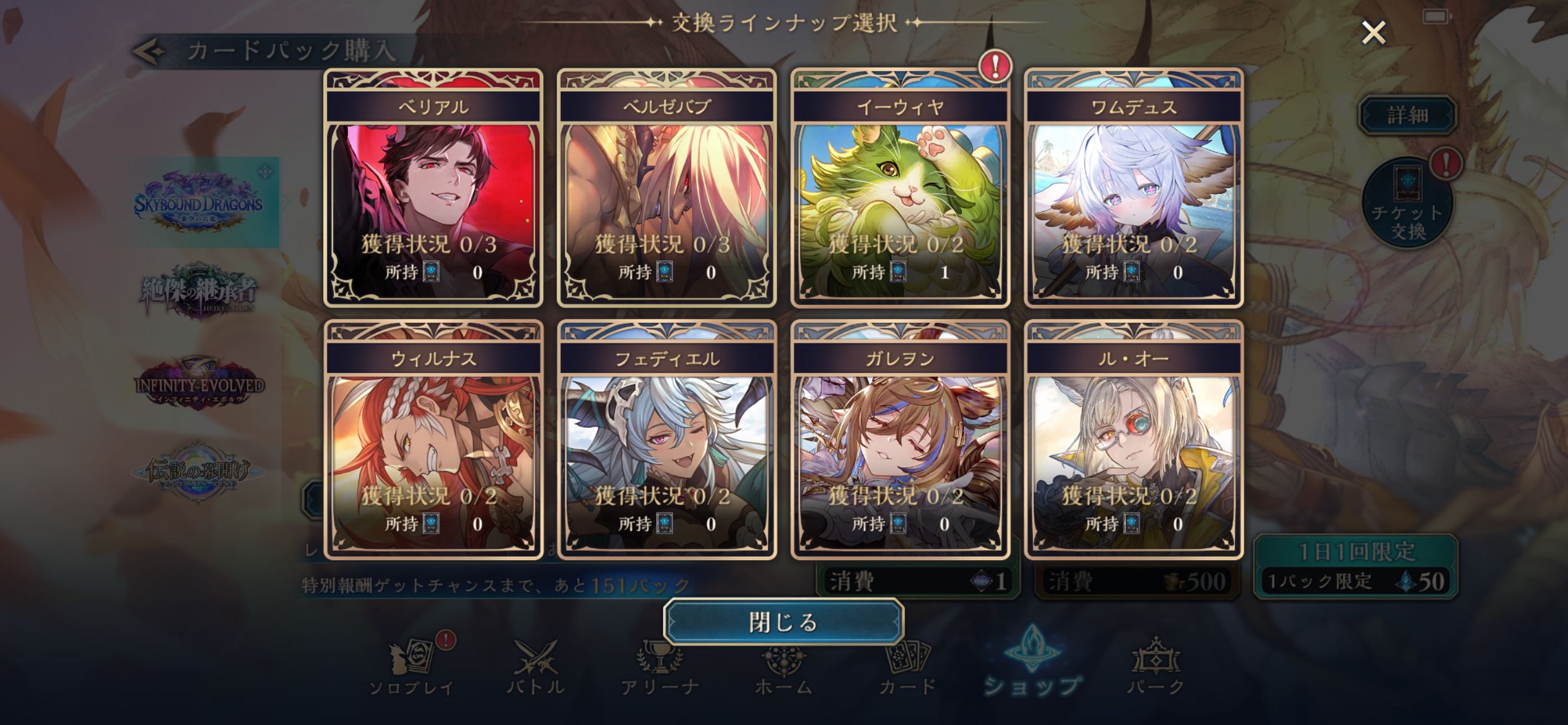This screenshot has width=1568, height=725.
Task: Choose the ル・オー card
Action: [1134, 440]
